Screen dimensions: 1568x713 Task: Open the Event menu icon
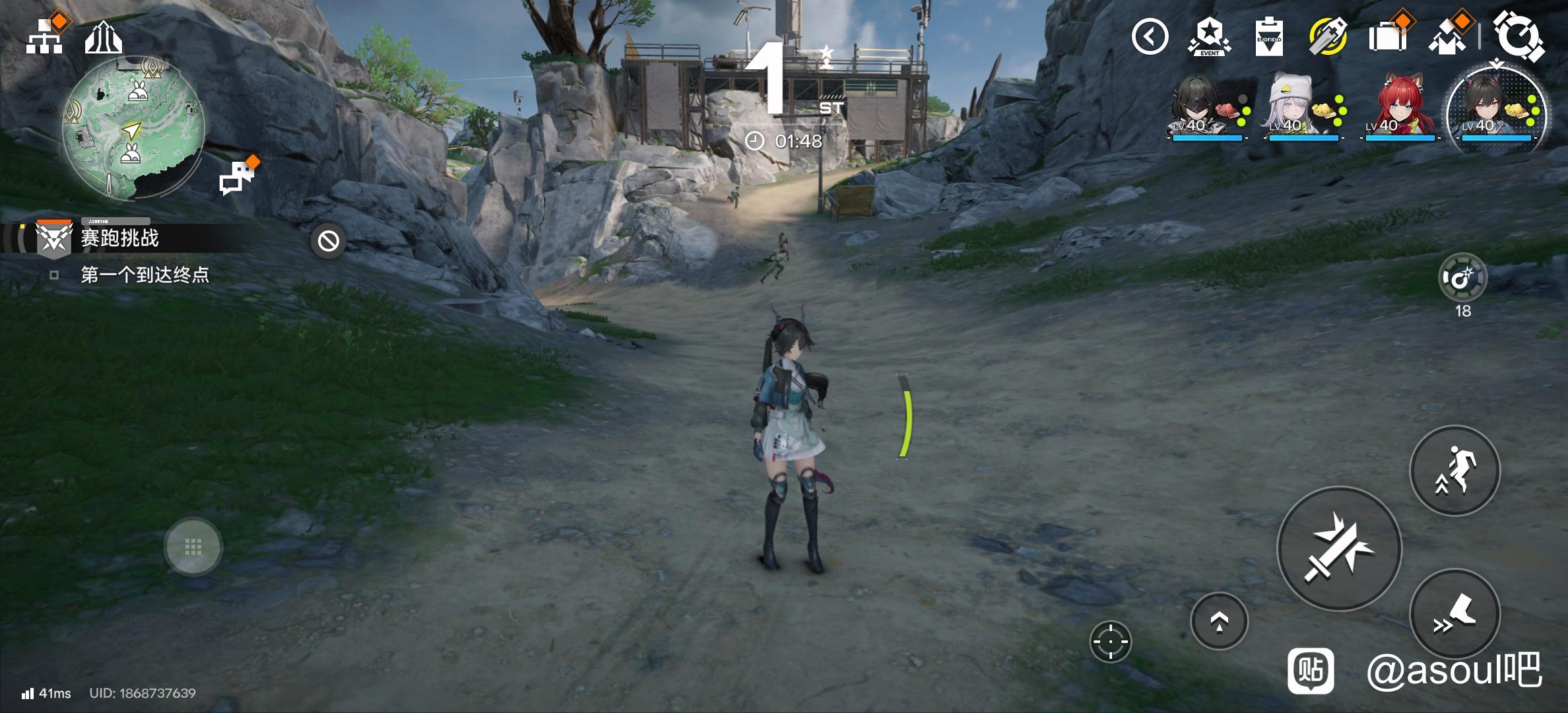[x=1209, y=36]
